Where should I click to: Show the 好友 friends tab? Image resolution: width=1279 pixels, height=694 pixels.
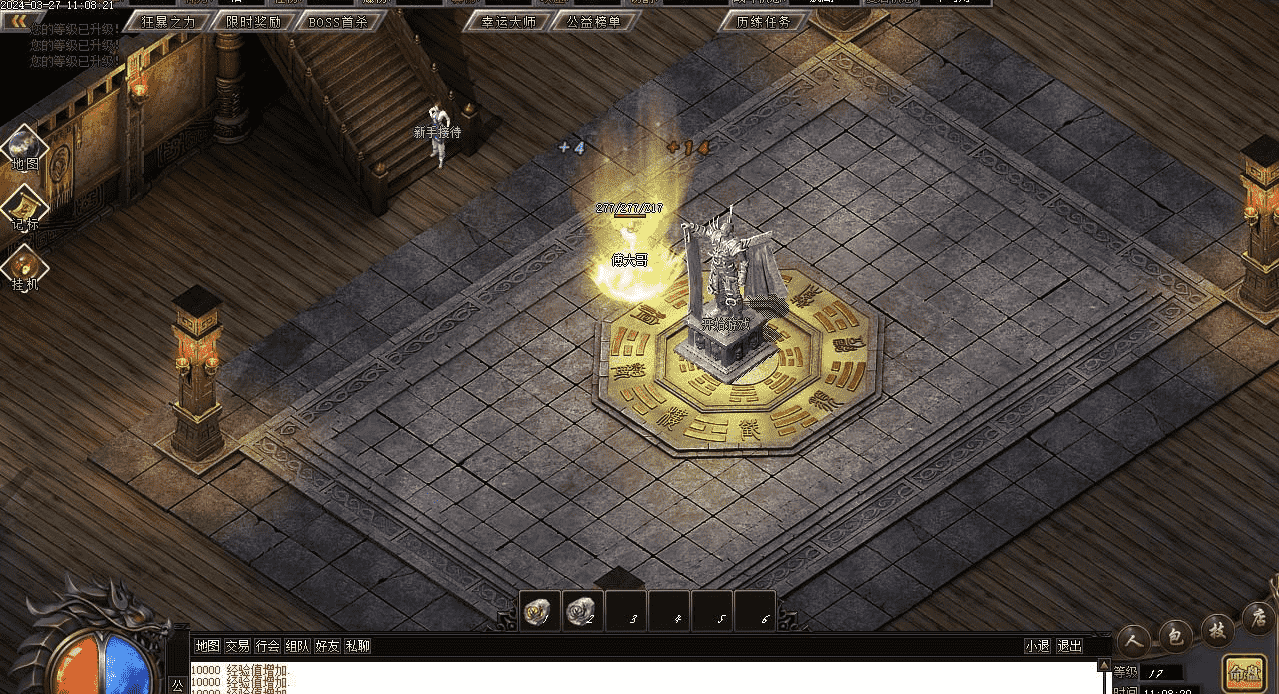click(327, 646)
